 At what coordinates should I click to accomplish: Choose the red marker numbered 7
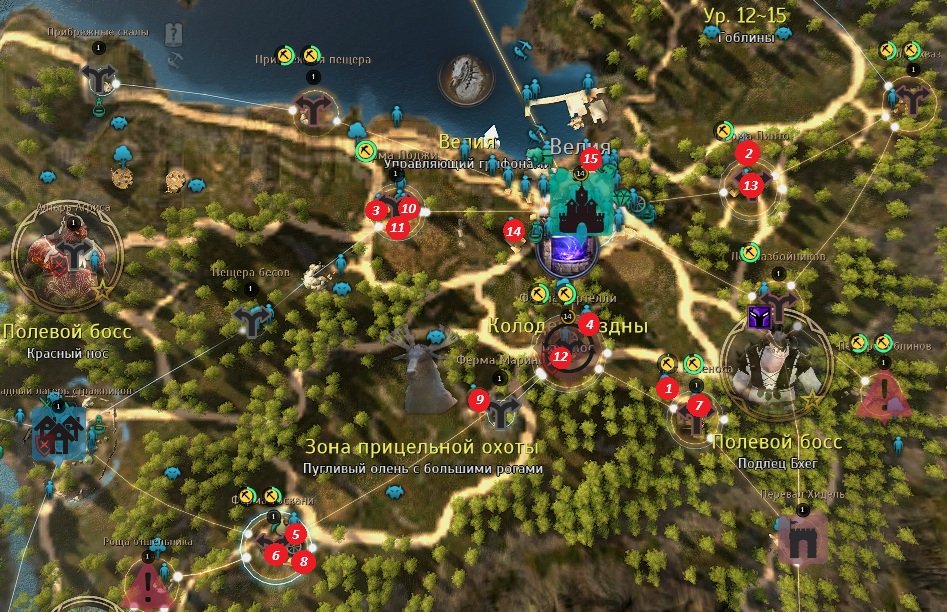pyautogui.click(x=699, y=405)
